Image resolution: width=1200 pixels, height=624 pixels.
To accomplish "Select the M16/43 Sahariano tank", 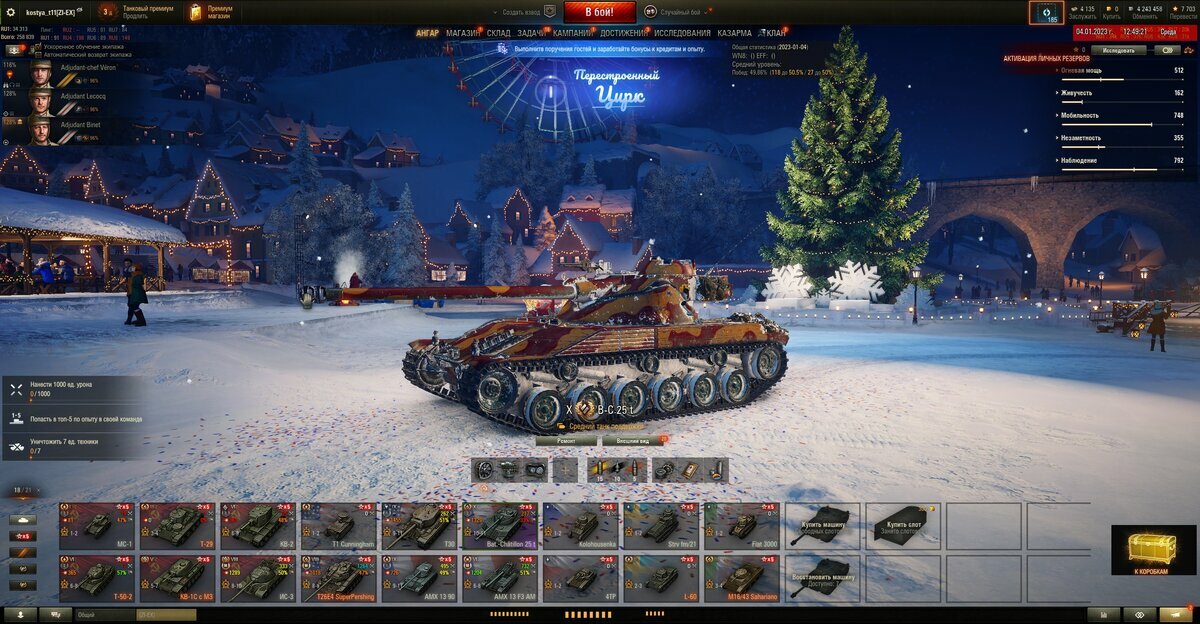I will pos(742,578).
